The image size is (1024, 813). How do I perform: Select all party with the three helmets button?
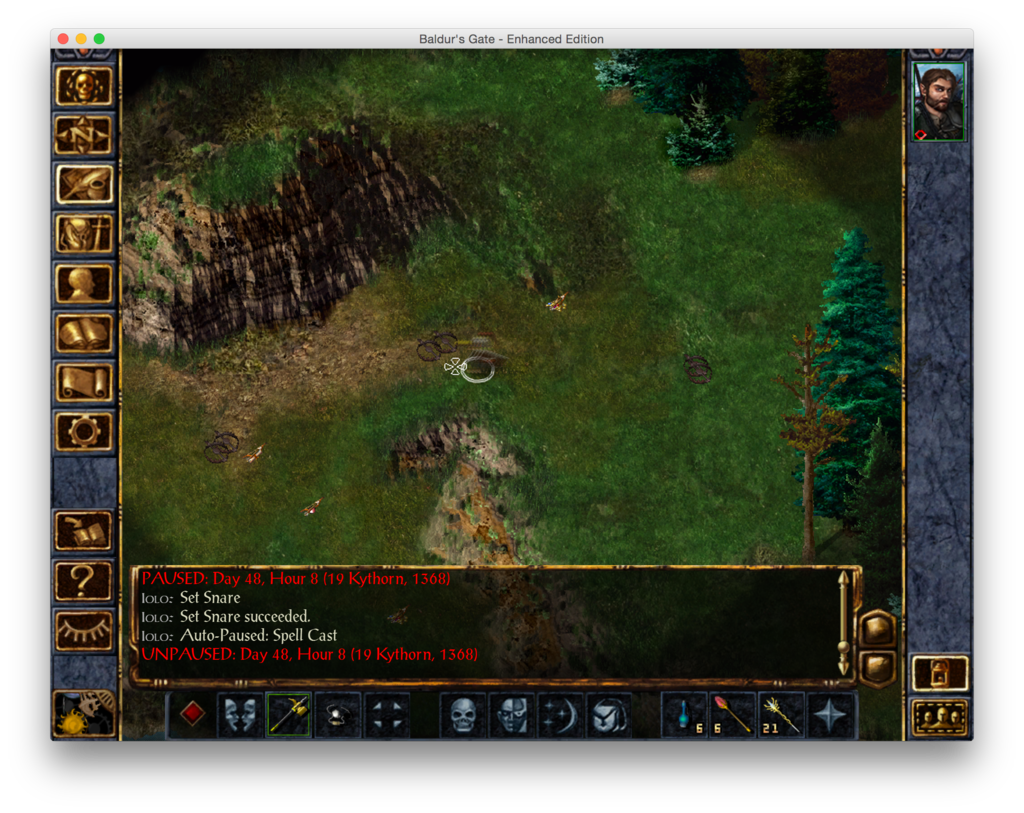(940, 717)
